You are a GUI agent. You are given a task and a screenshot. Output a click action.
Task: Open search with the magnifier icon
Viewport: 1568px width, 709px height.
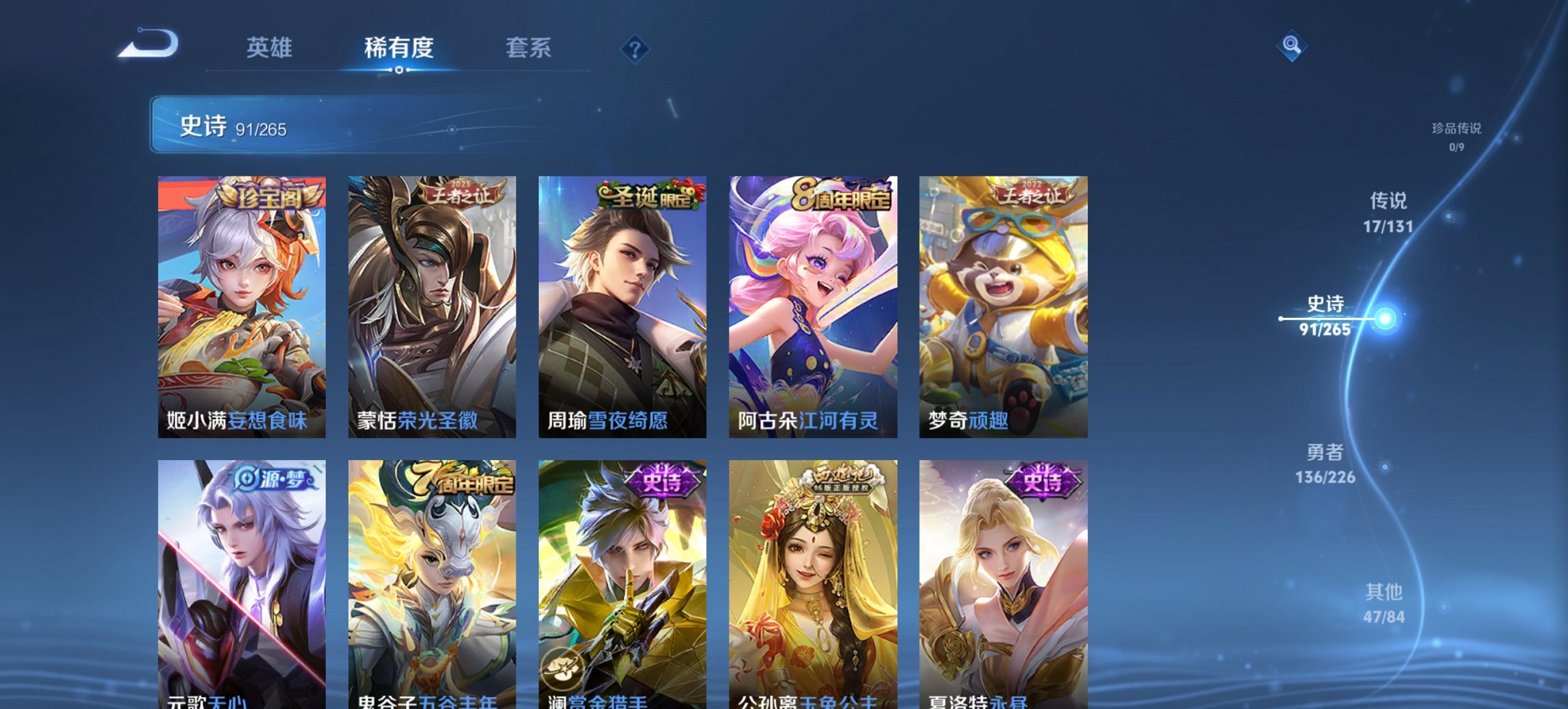click(x=1291, y=46)
